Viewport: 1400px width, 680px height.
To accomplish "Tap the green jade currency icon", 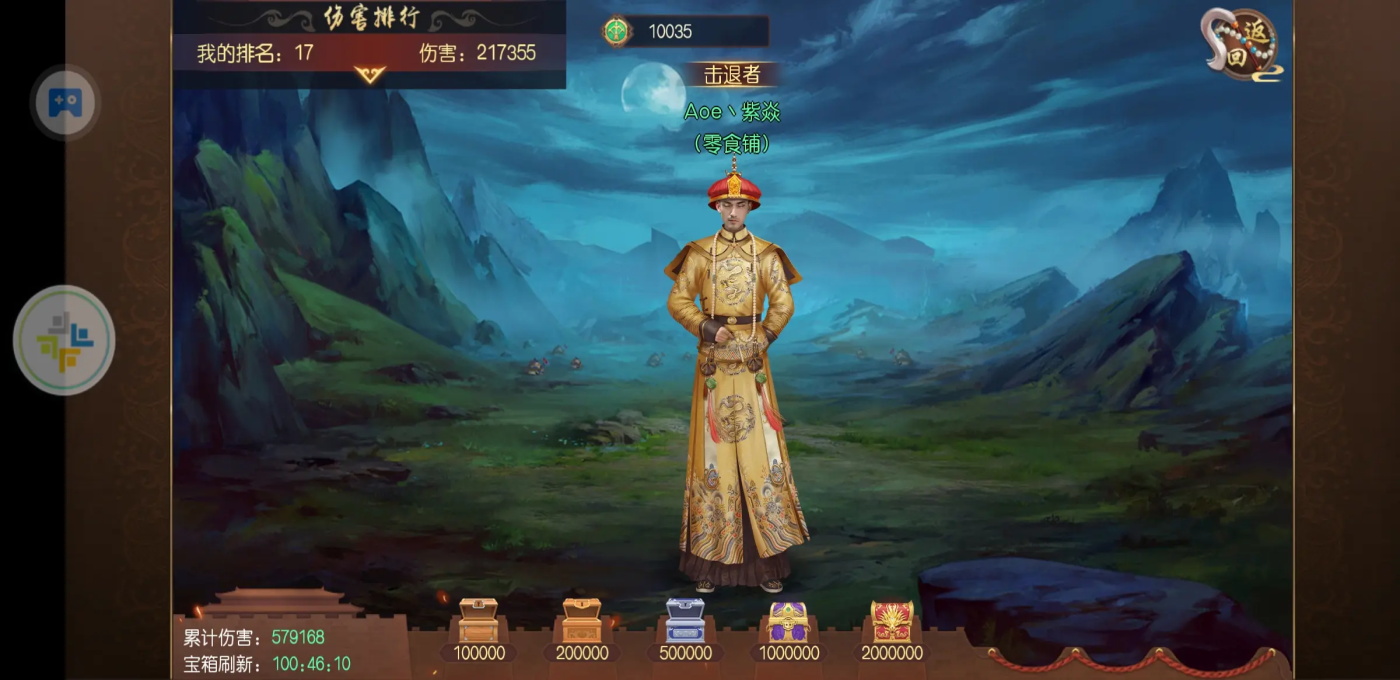I will (x=617, y=31).
